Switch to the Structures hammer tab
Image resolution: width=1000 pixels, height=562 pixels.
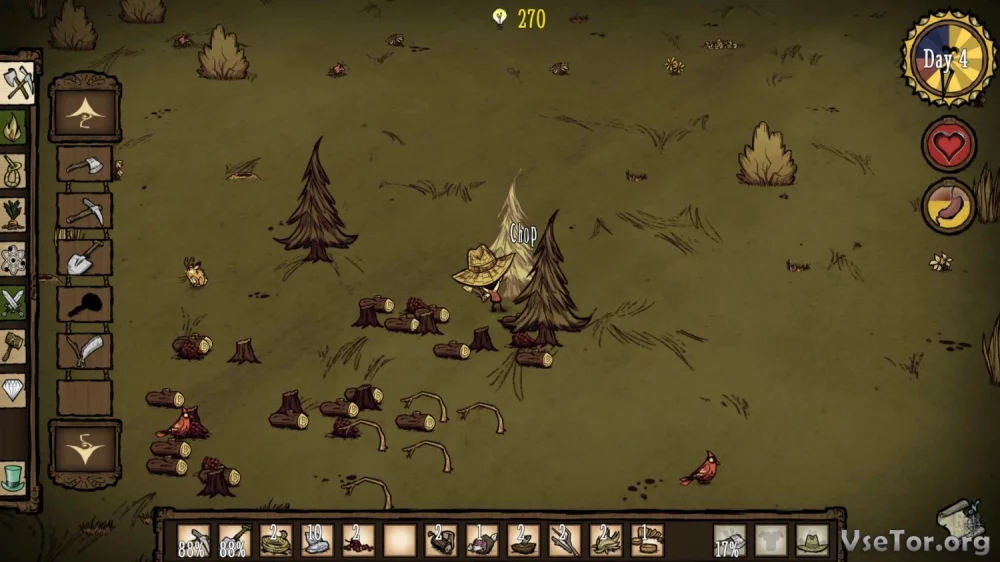(13, 346)
